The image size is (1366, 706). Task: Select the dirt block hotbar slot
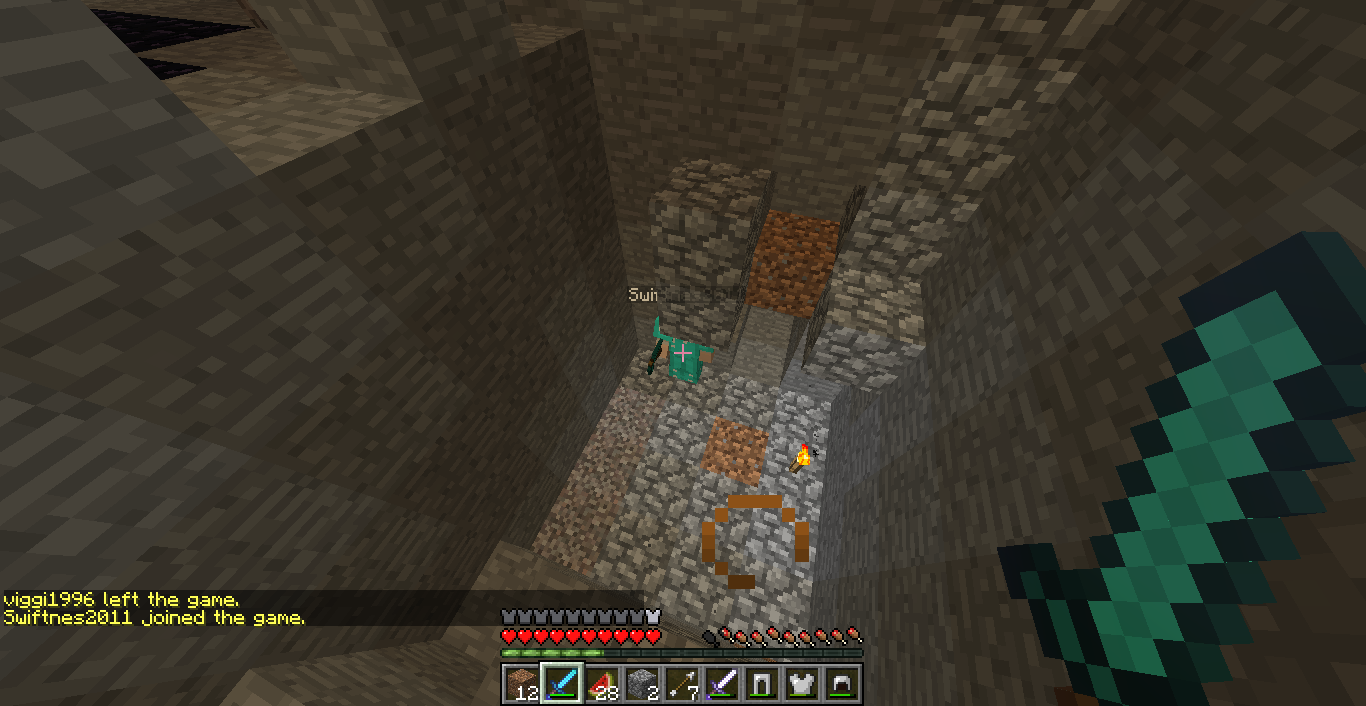click(x=521, y=684)
